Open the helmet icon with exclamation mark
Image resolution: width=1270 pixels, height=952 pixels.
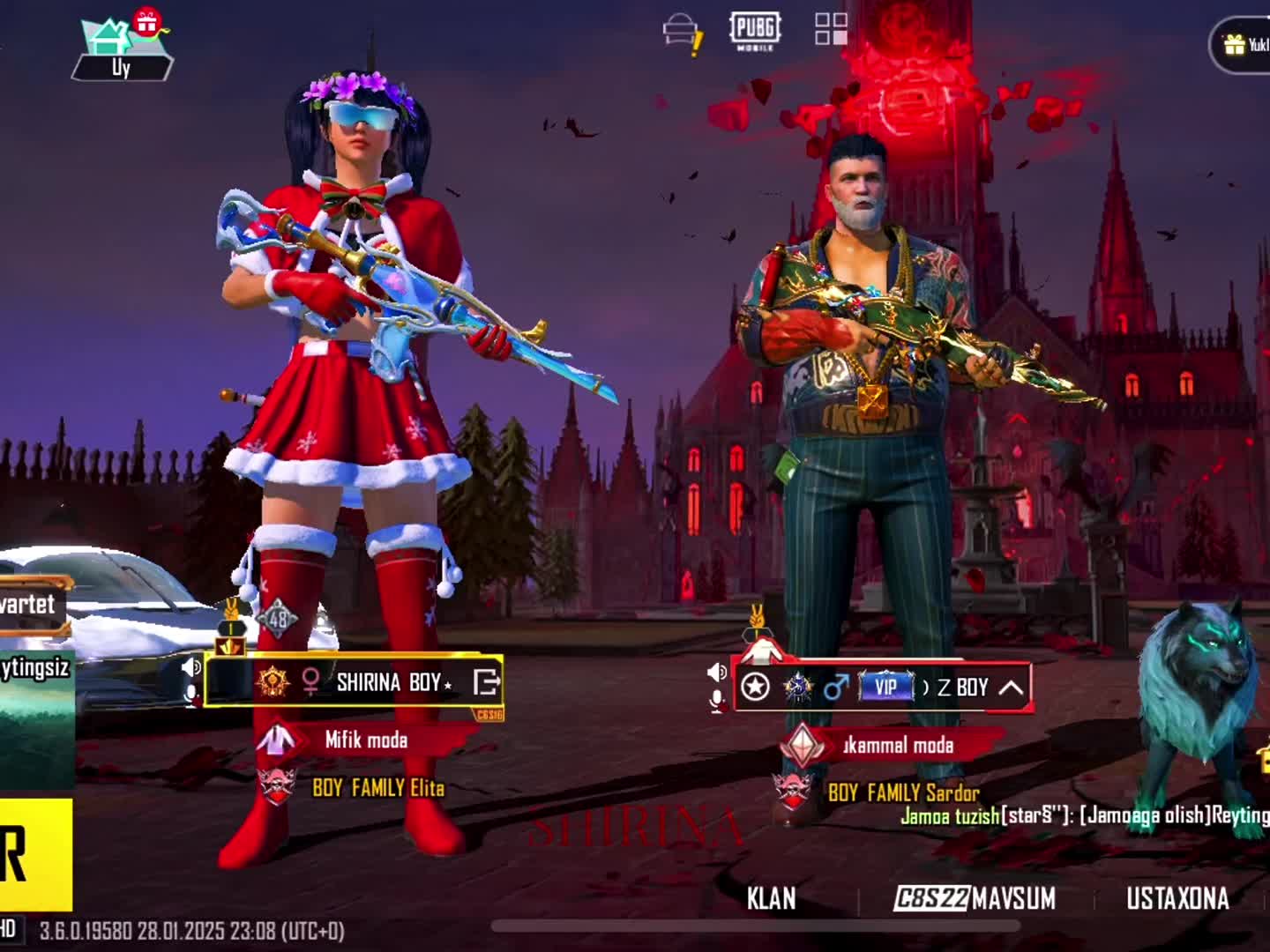click(x=682, y=33)
